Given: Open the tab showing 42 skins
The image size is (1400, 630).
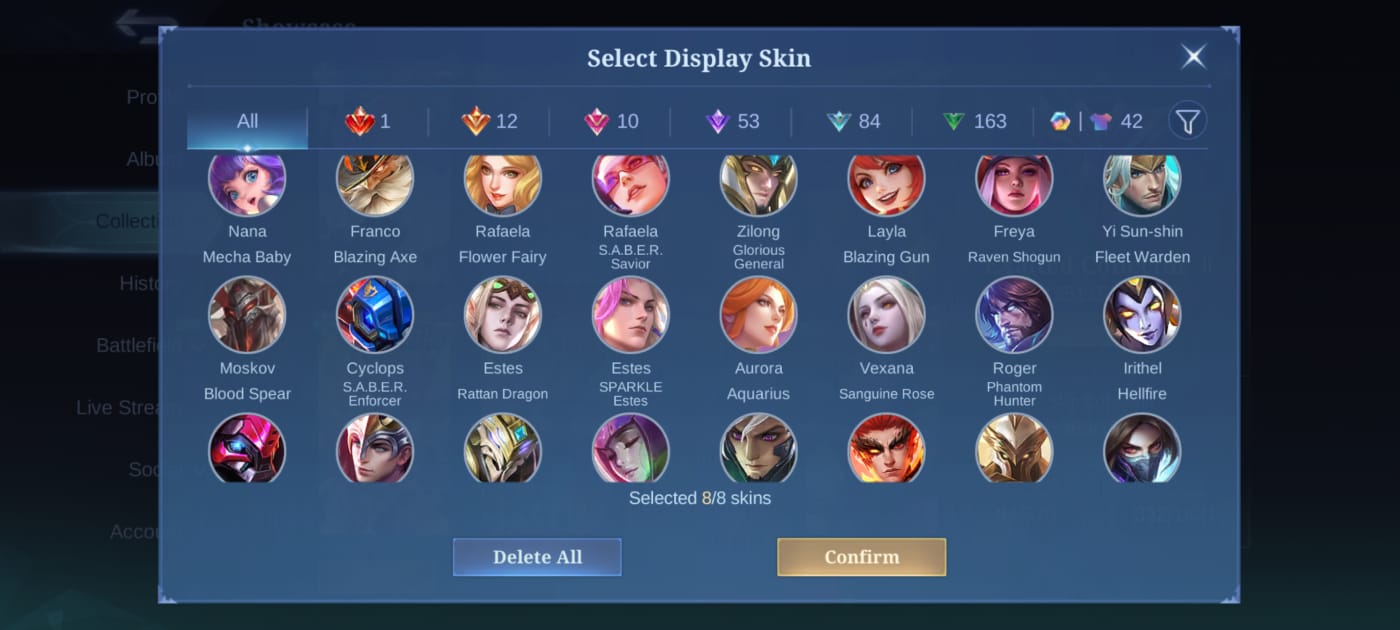Looking at the screenshot, I should click(1096, 122).
